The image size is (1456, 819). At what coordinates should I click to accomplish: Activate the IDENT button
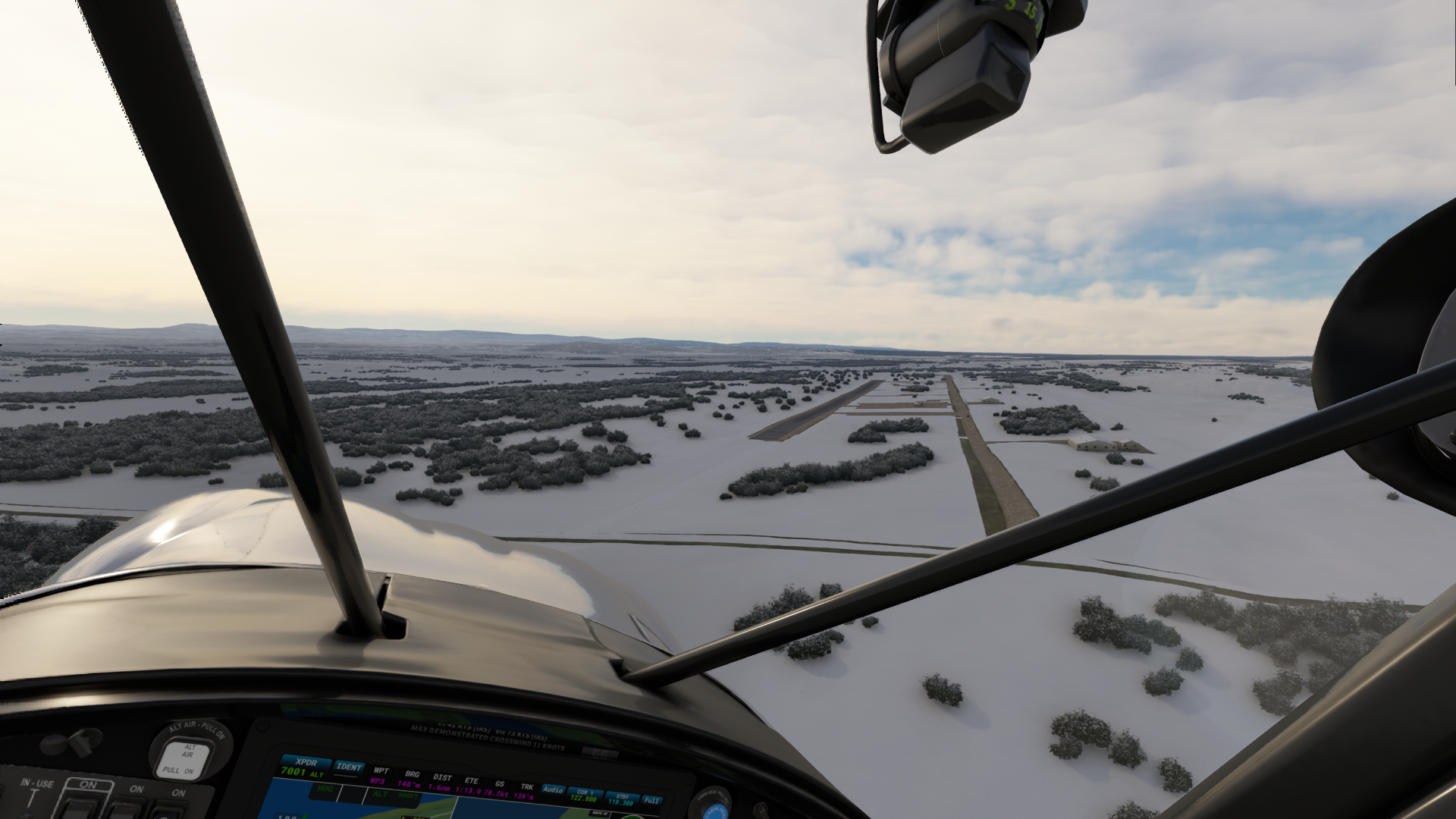coord(349,767)
